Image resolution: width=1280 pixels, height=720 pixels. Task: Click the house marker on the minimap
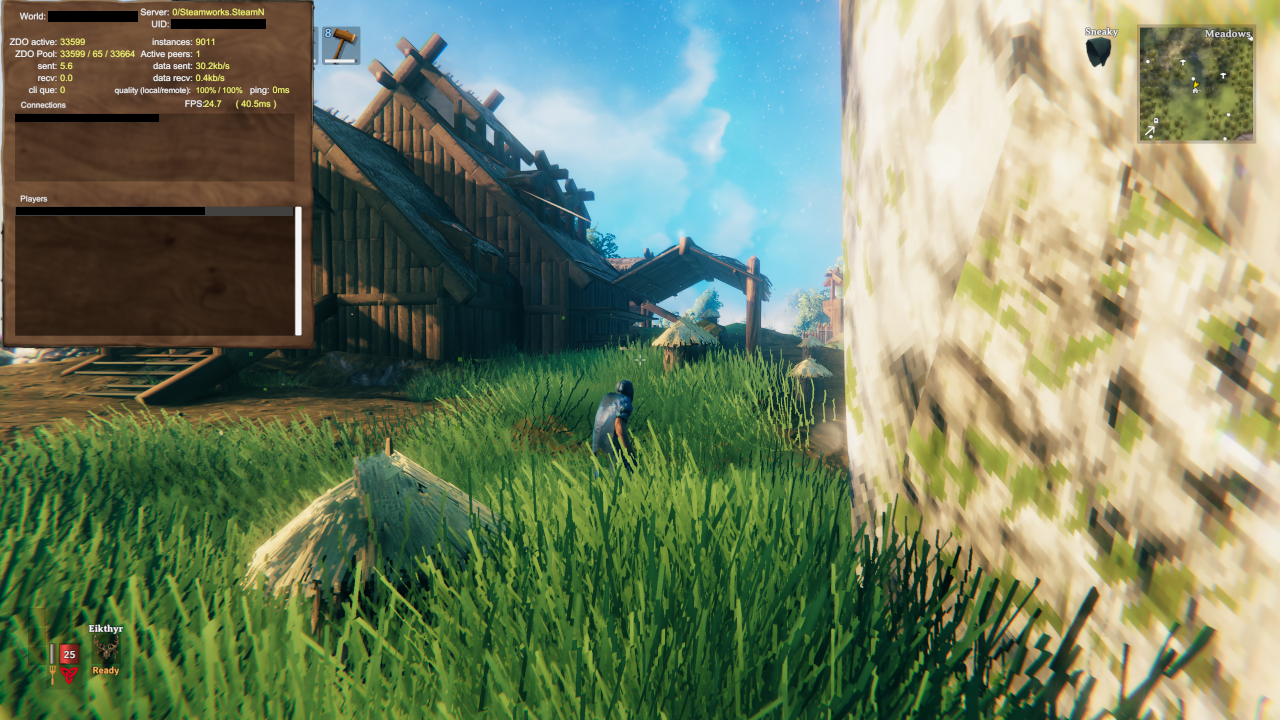(x=1196, y=91)
